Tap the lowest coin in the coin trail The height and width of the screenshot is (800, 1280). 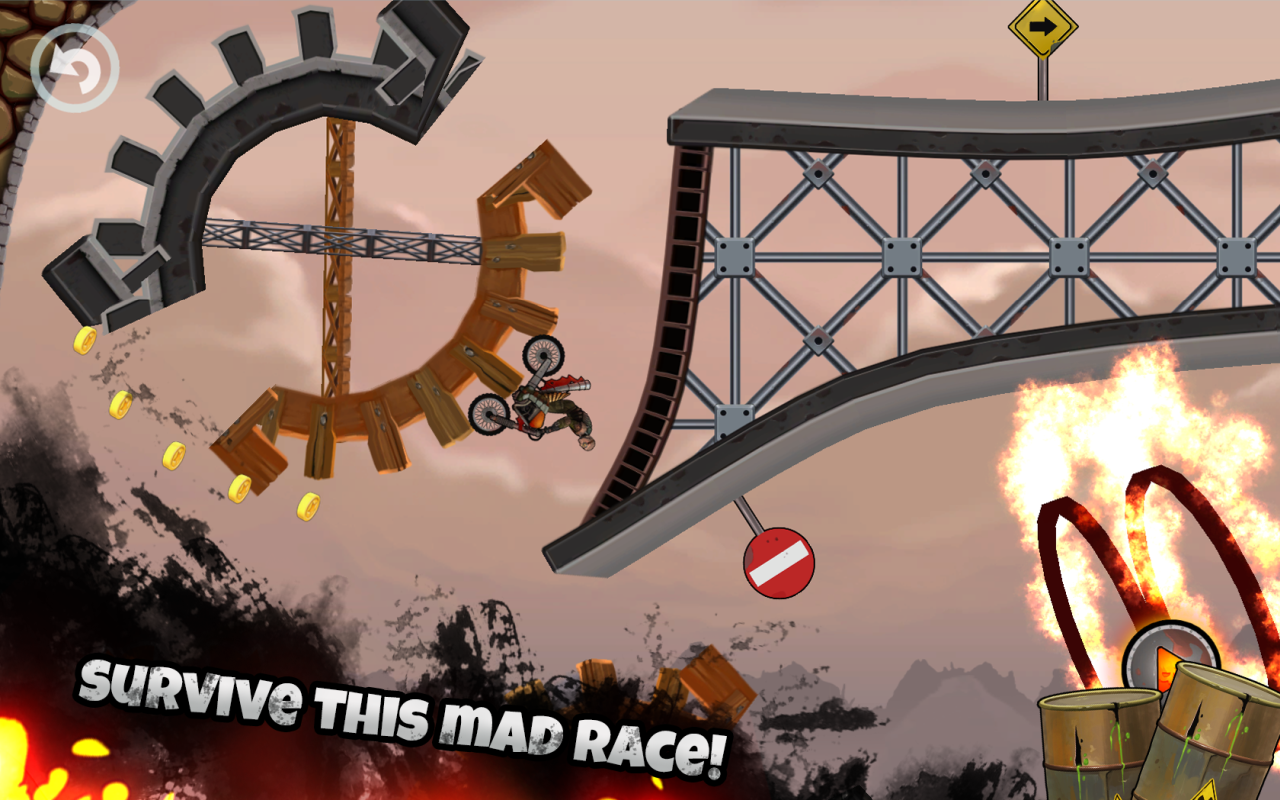pos(310,506)
